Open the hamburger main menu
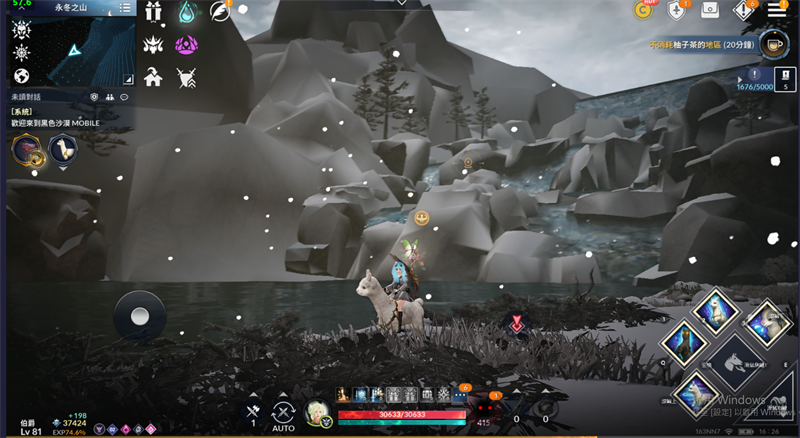This screenshot has width=800, height=438. (x=777, y=10)
